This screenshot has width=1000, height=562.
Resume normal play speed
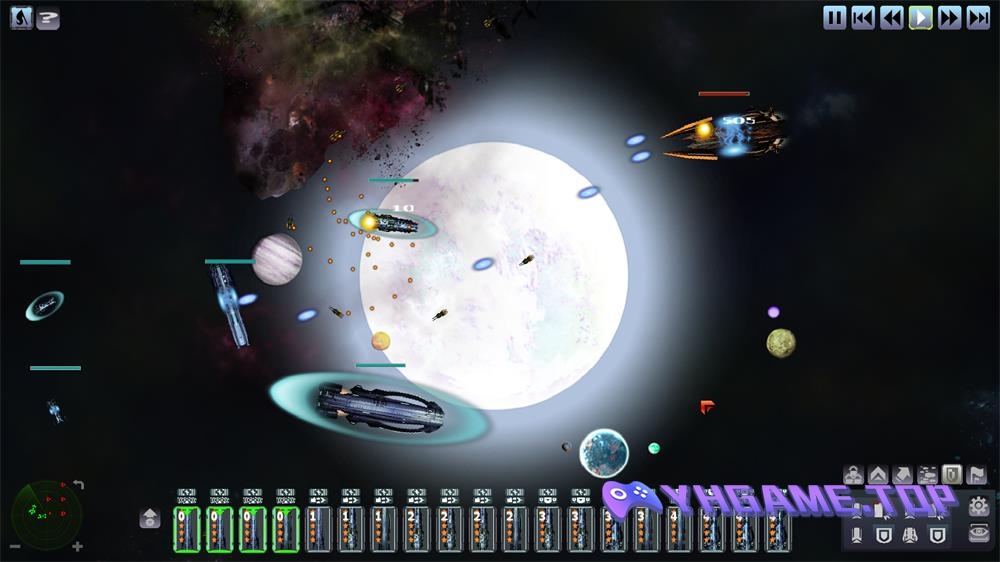point(921,17)
